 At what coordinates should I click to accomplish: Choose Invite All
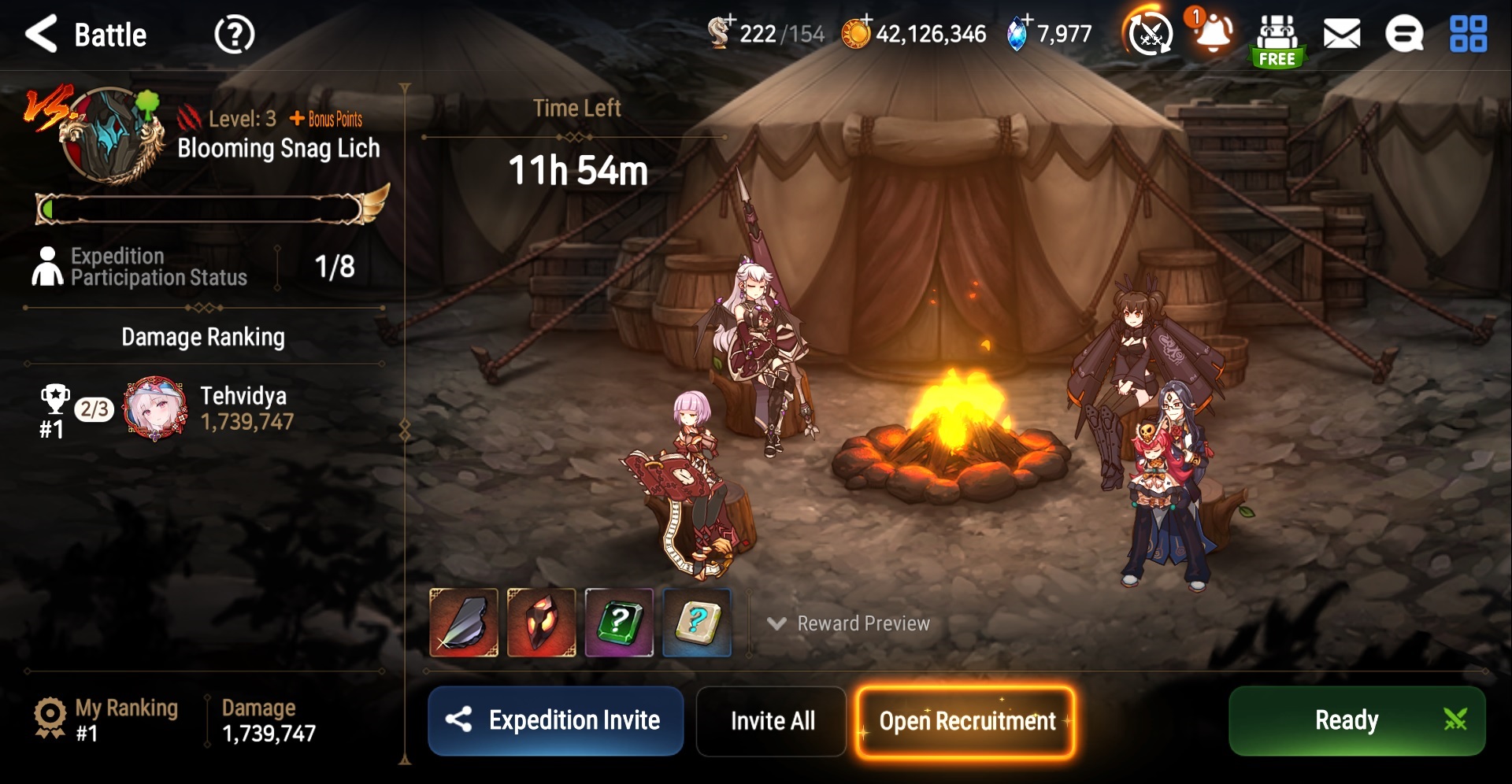pos(772,720)
